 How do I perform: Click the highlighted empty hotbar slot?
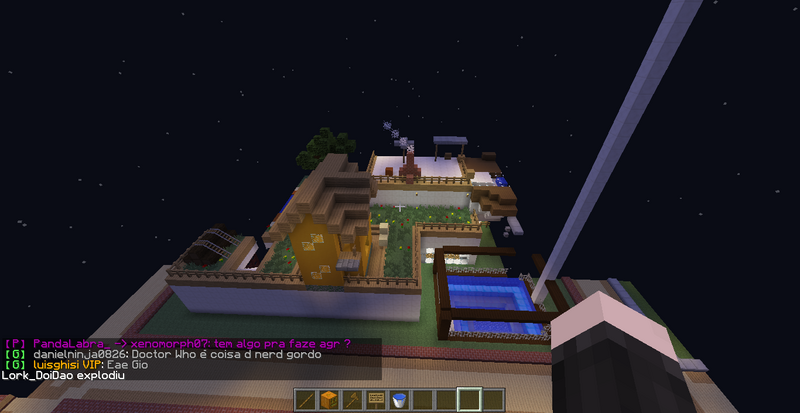click(x=469, y=400)
